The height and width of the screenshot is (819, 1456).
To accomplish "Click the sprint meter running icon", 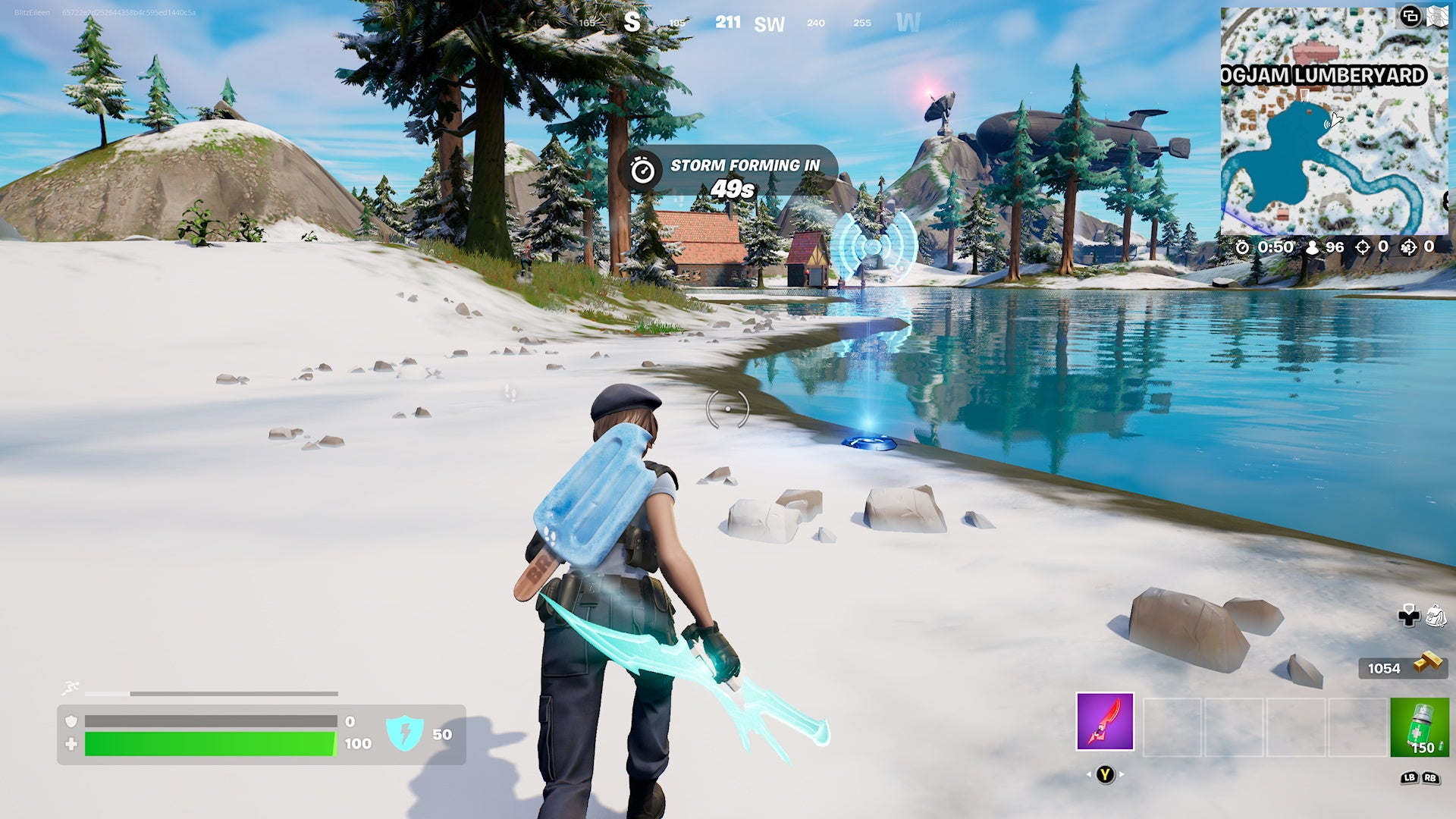I will [x=68, y=686].
